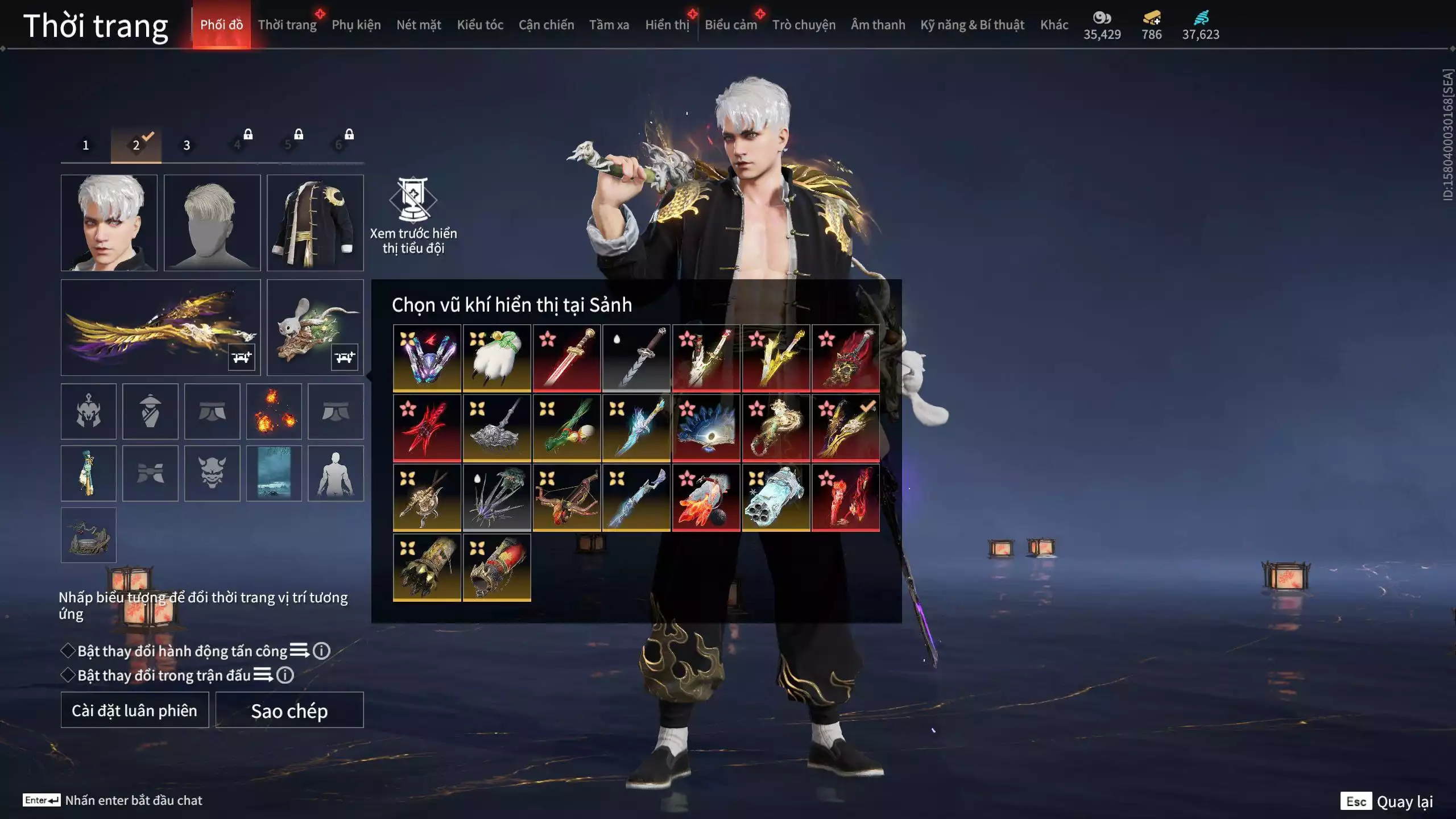Select the Cận chiến tab
Screen dimensions: 1456x819
[x=546, y=25]
